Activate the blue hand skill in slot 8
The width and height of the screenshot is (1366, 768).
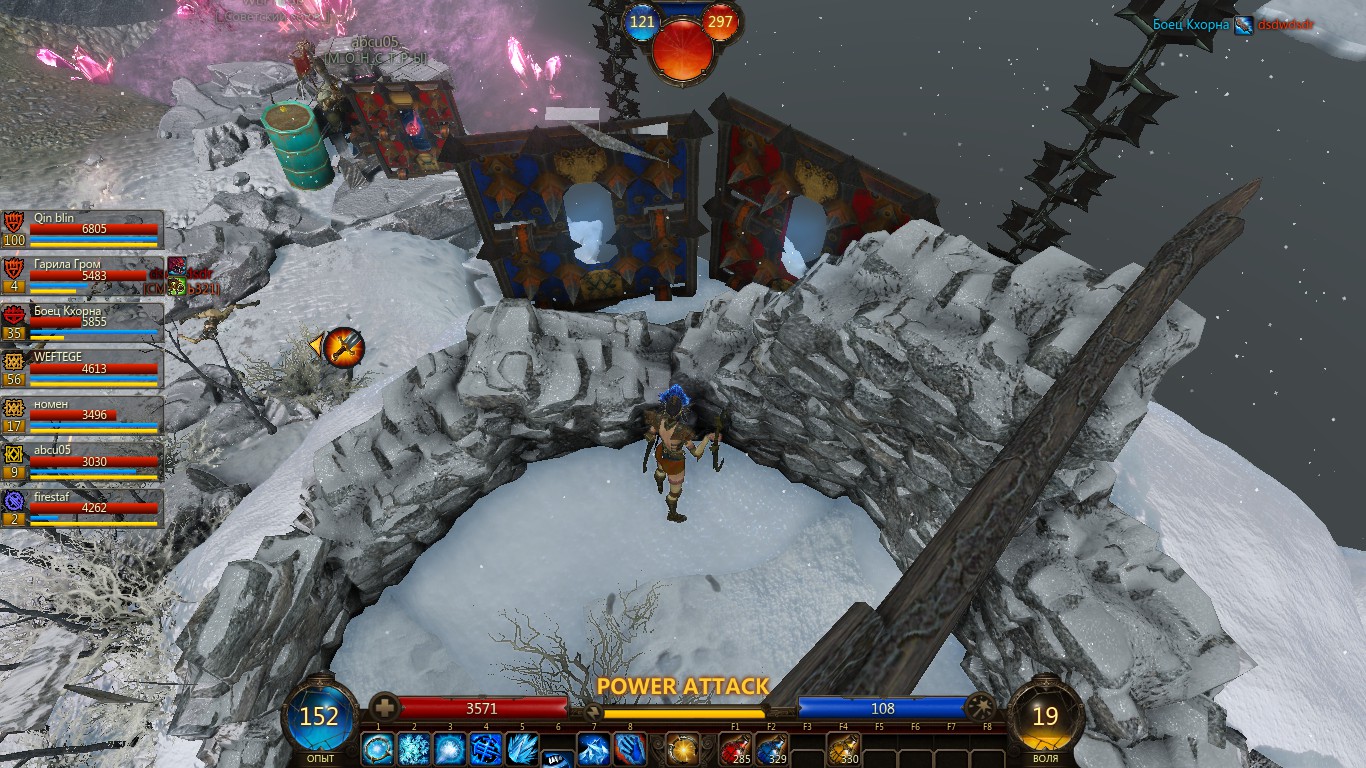(x=630, y=748)
